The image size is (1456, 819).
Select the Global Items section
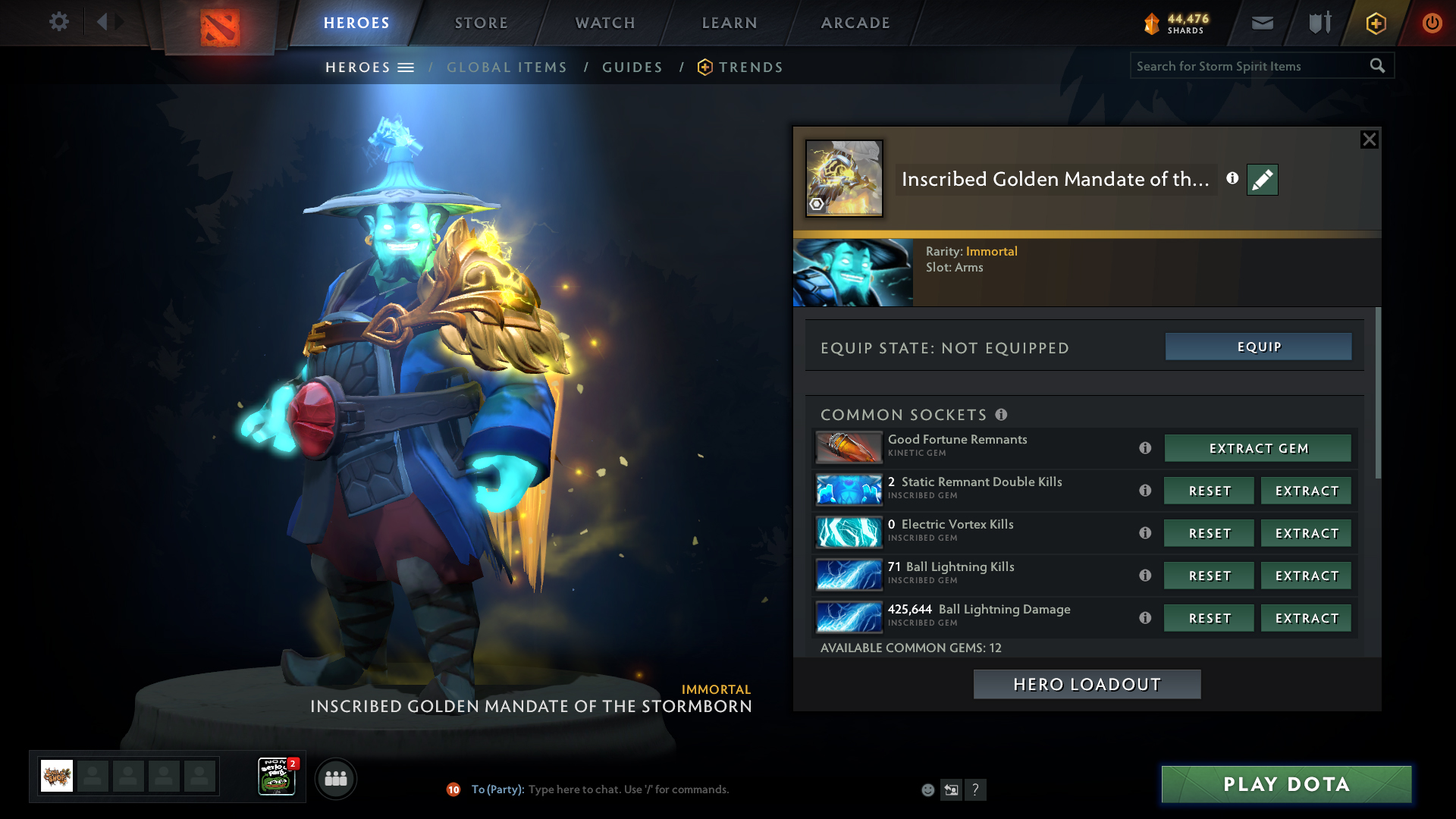coord(507,67)
